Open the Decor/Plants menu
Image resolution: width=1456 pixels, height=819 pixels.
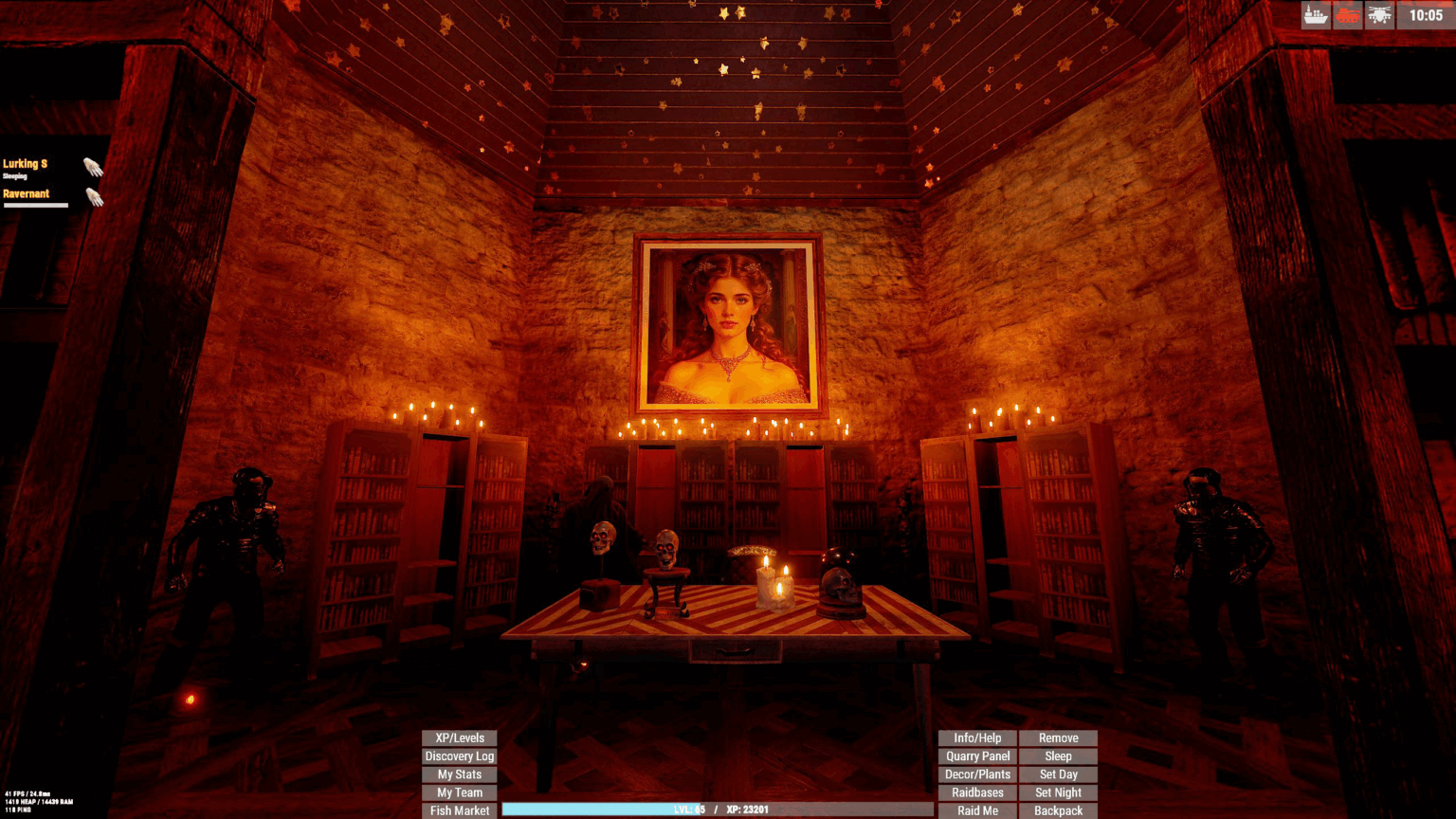coord(976,773)
